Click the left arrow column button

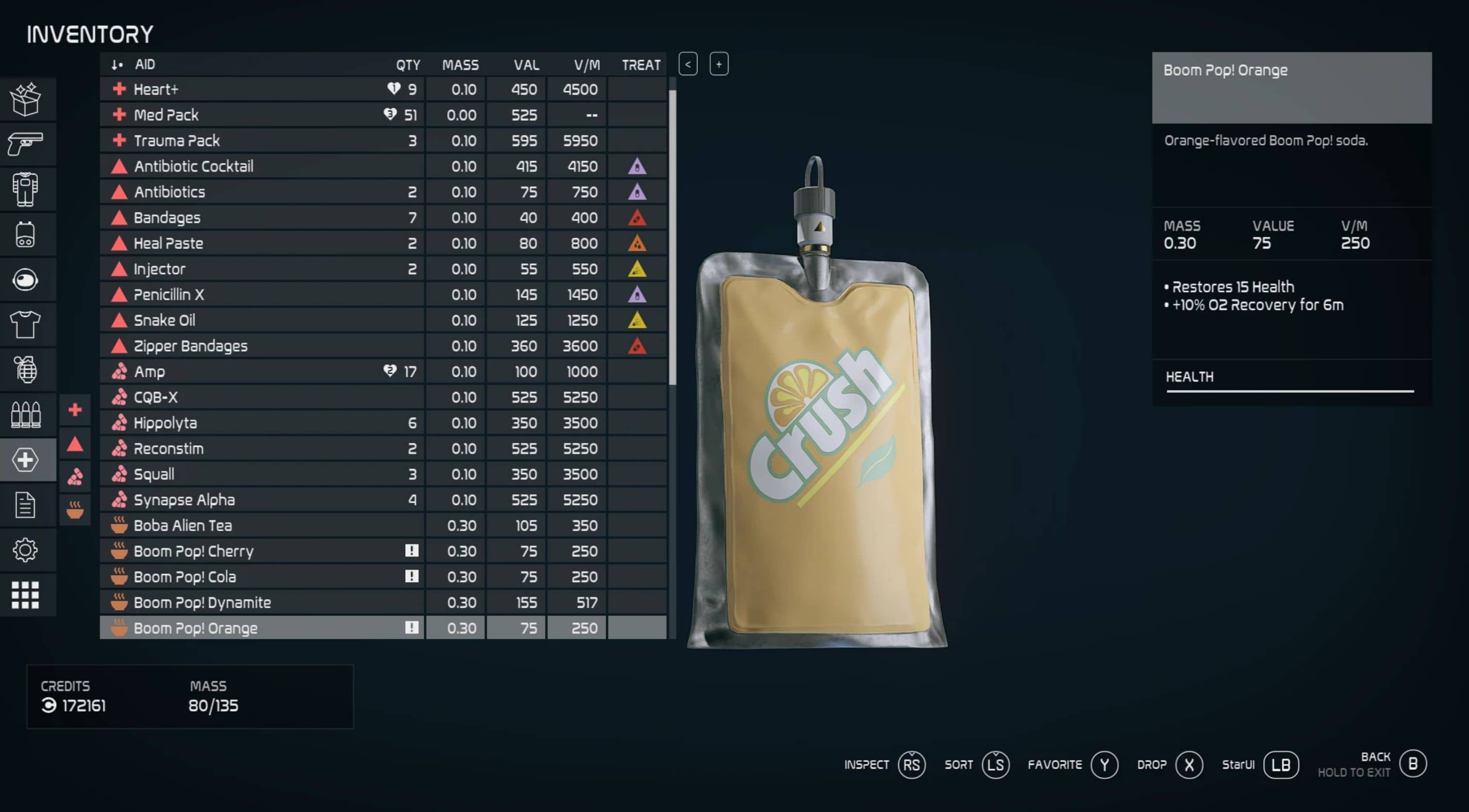coord(688,65)
